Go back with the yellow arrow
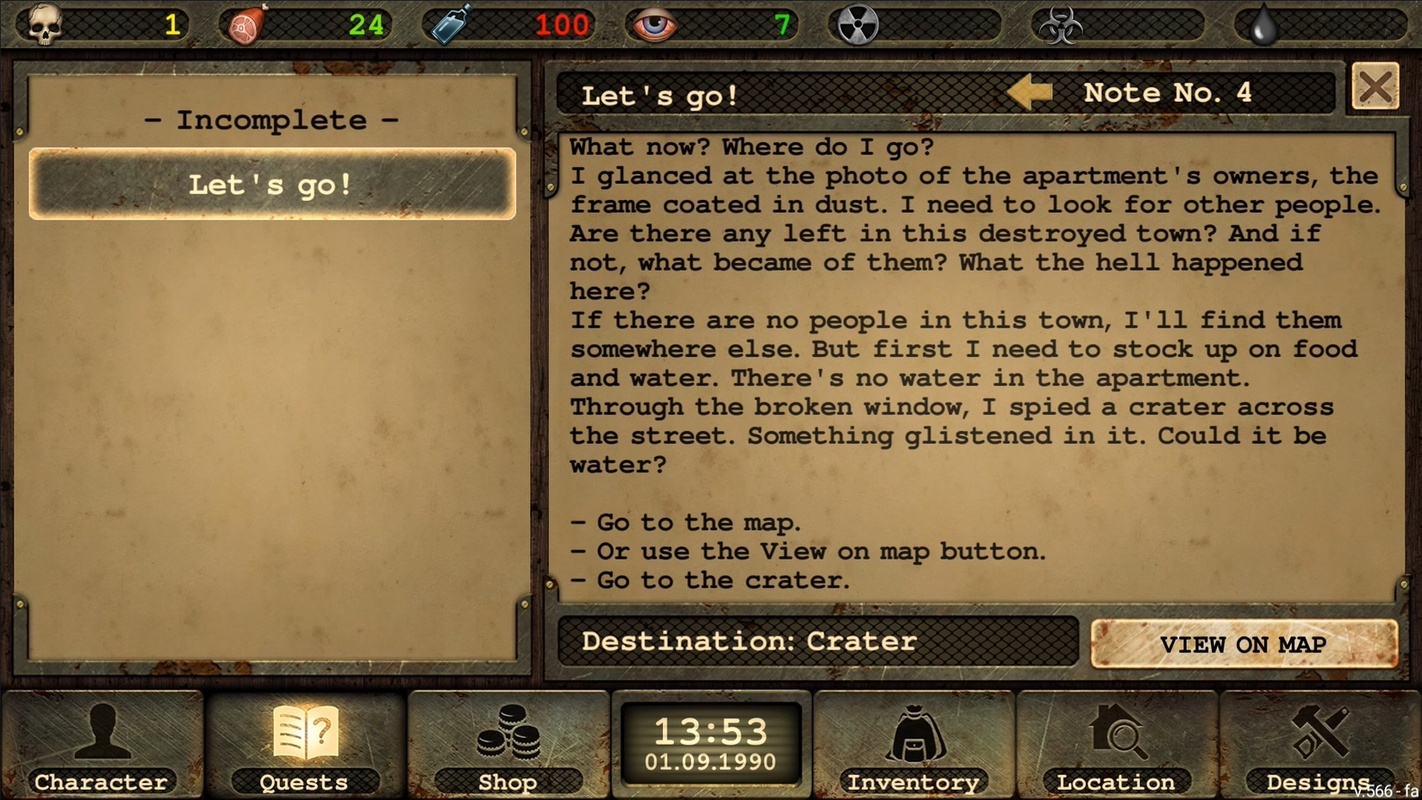1422x800 pixels. point(1029,93)
